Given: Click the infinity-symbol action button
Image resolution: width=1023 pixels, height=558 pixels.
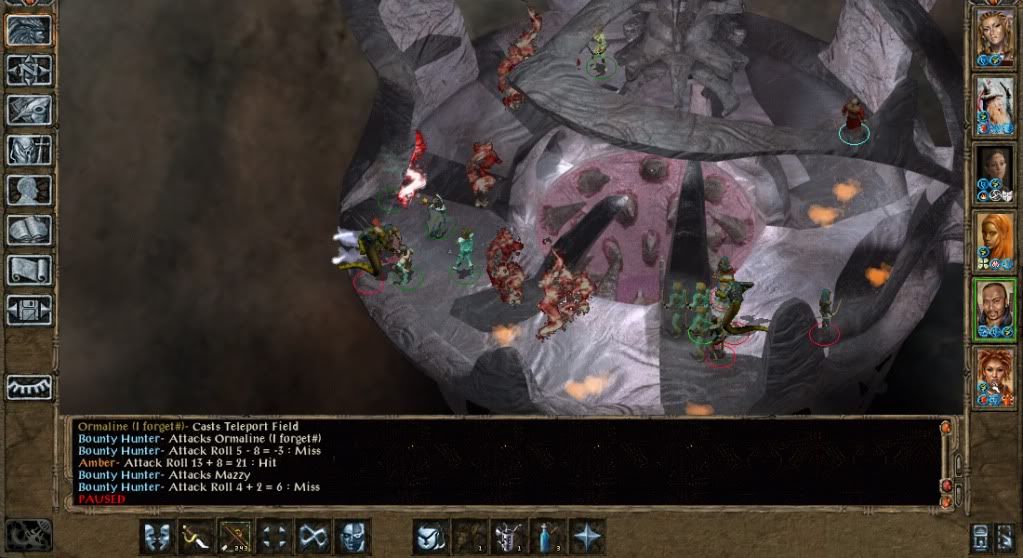Looking at the screenshot, I should click(x=313, y=536).
